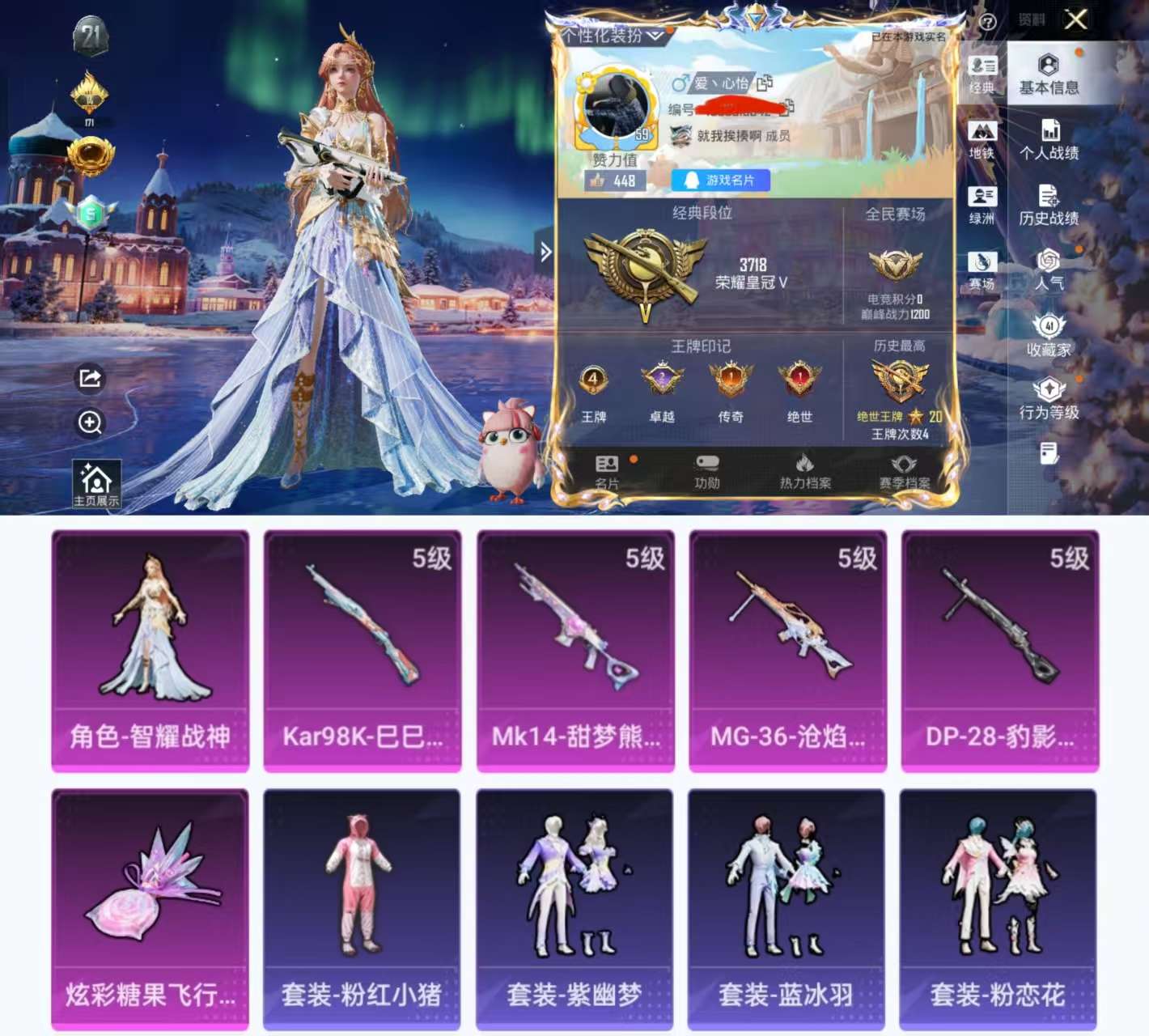
Task: Click the share arrow icon on the left
Action: coord(90,377)
